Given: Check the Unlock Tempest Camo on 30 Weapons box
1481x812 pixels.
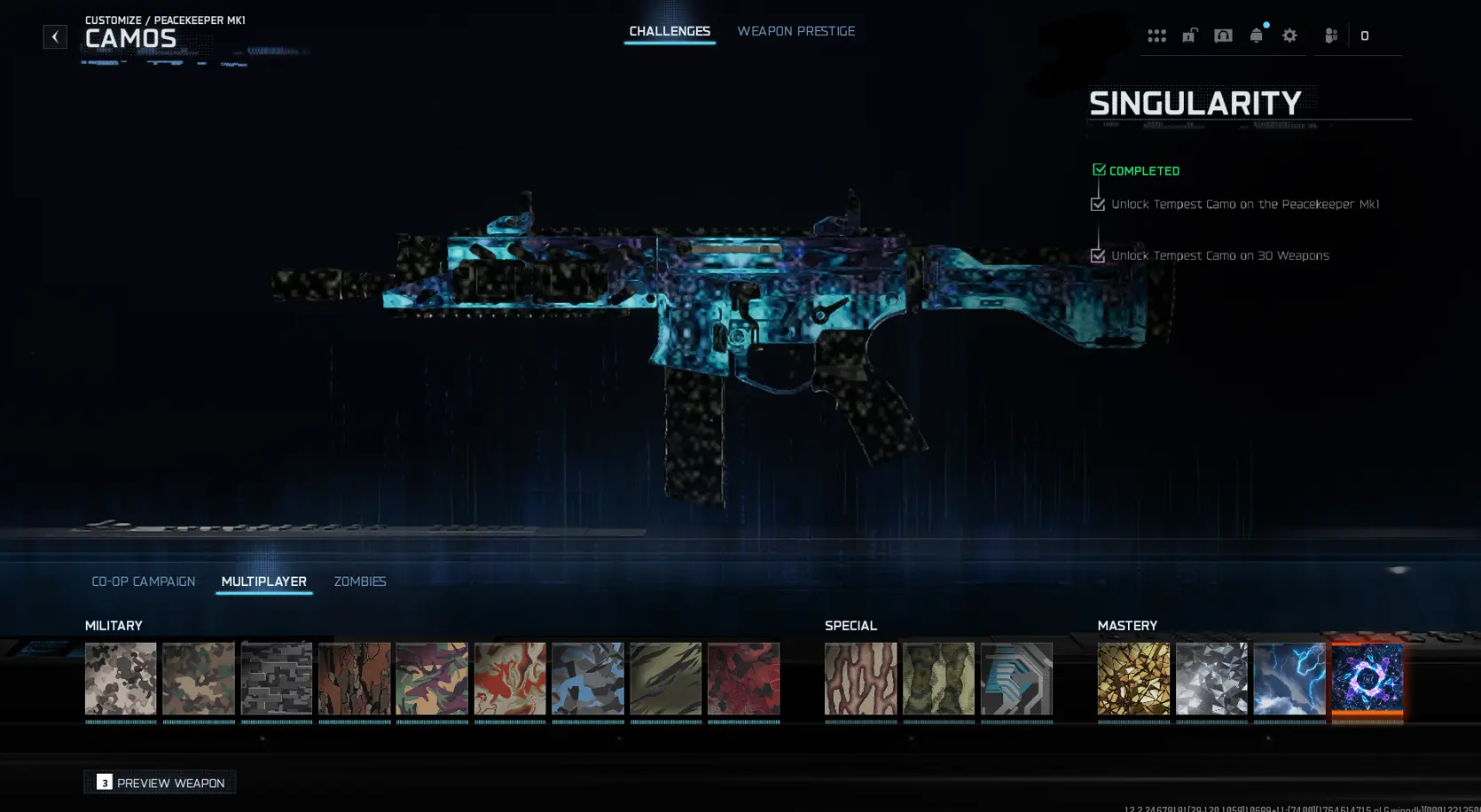Looking at the screenshot, I should click(1098, 255).
